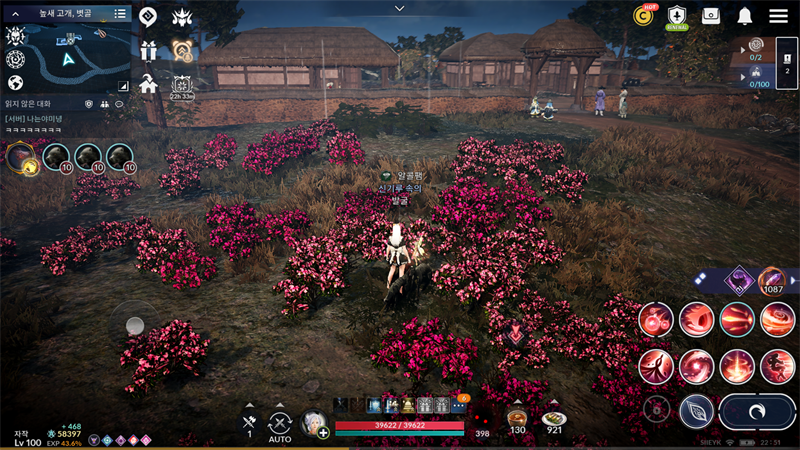Activate the large crescent basic attack button
800x450 pixels.
(757, 411)
